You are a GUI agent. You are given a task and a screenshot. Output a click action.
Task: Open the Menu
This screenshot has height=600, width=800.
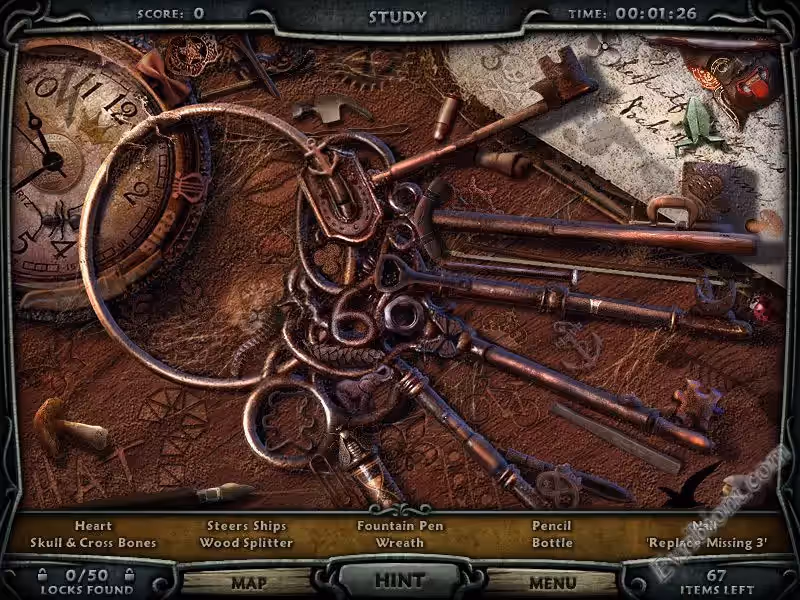point(552,582)
